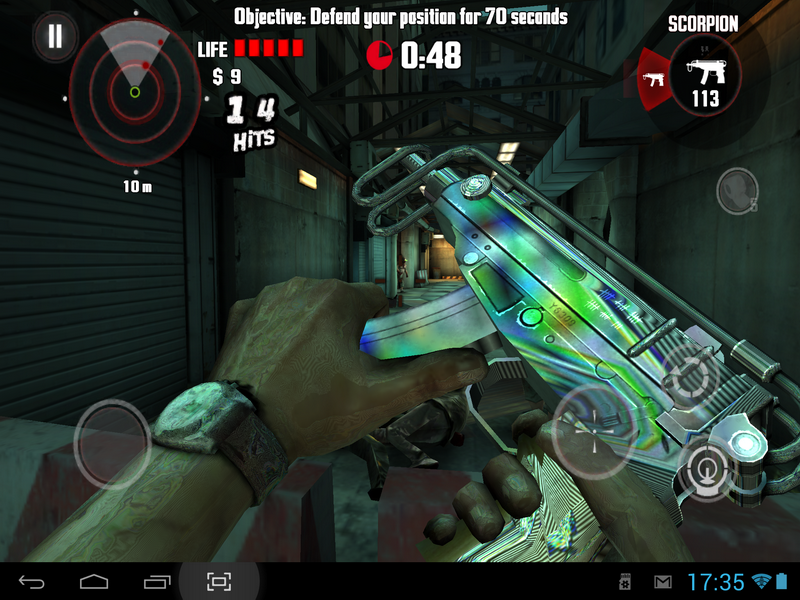Open the Android home screen
This screenshot has height=600, width=800.
[94, 581]
